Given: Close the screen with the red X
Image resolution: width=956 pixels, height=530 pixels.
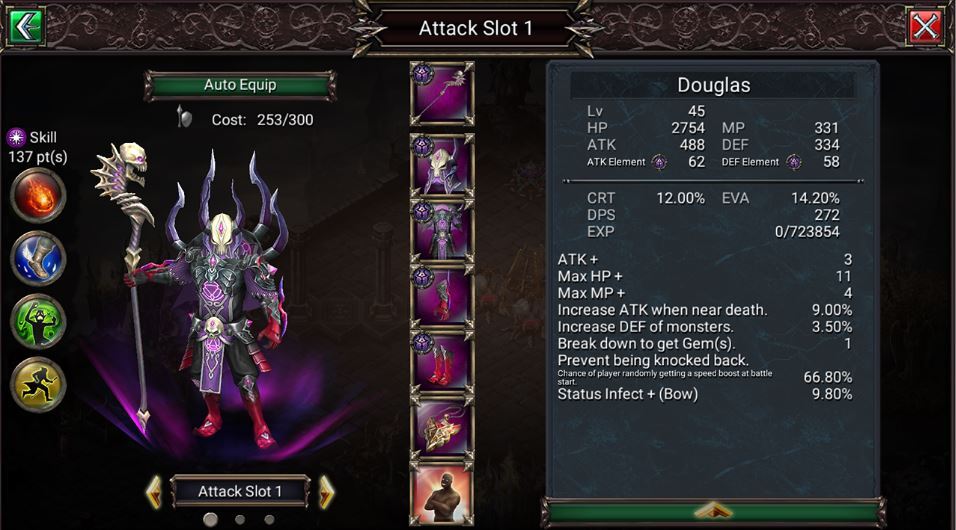Looking at the screenshot, I should (x=926, y=26).
